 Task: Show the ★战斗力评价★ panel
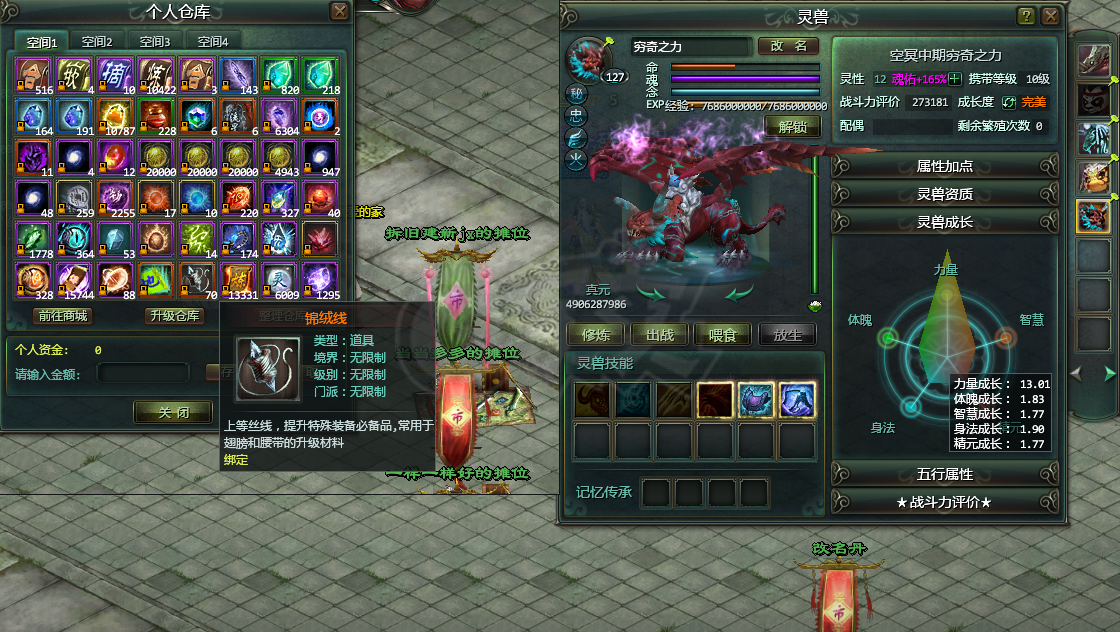(x=944, y=502)
